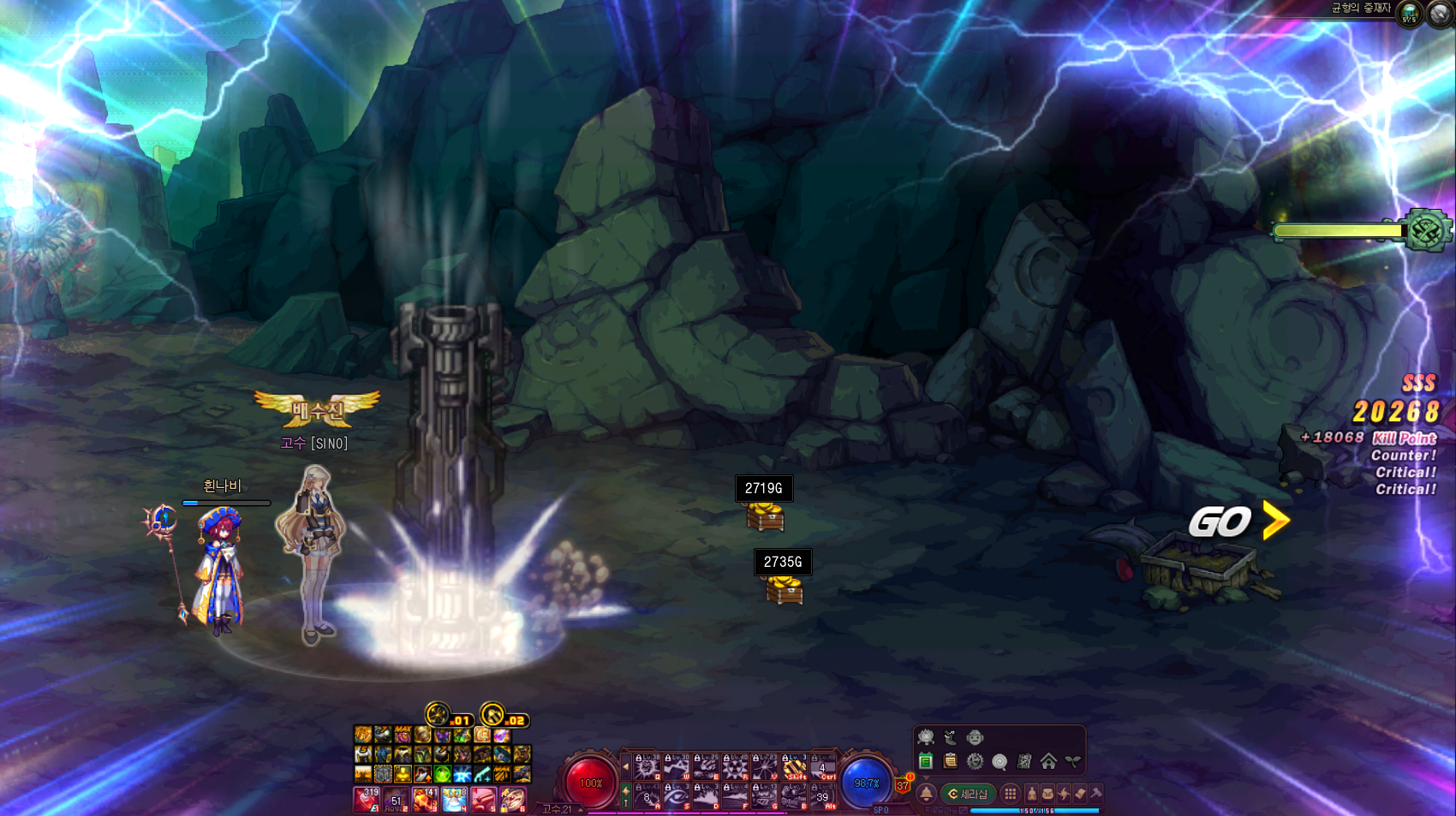Open the nine-dot grid menu button

click(x=1011, y=794)
